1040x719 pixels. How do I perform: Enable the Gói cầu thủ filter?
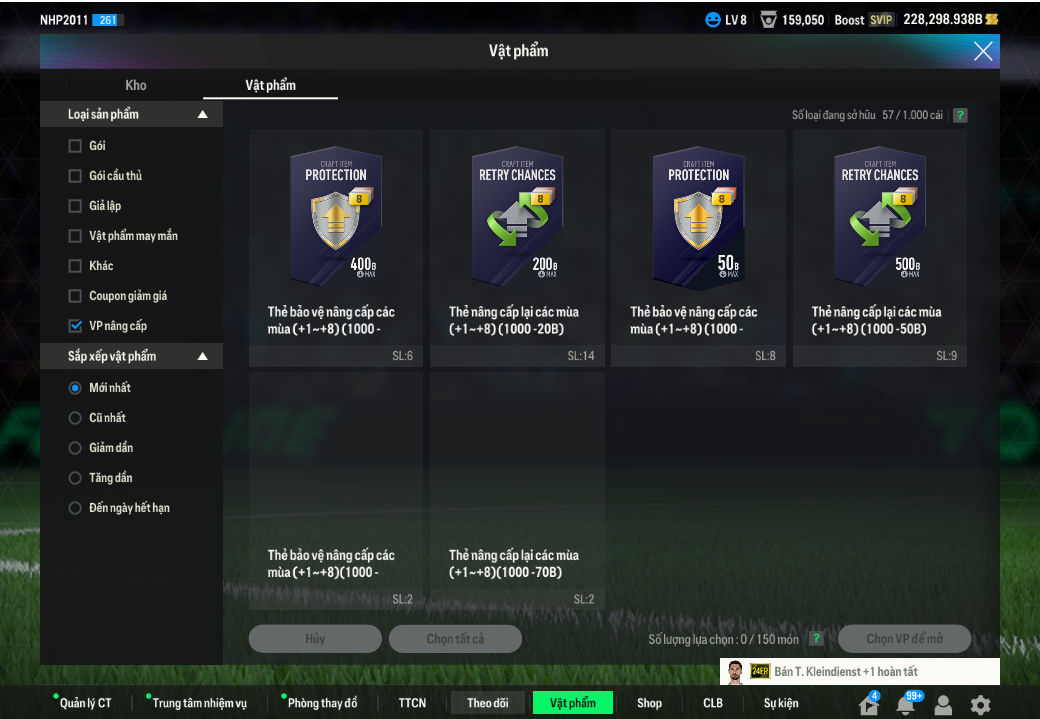(x=75, y=176)
